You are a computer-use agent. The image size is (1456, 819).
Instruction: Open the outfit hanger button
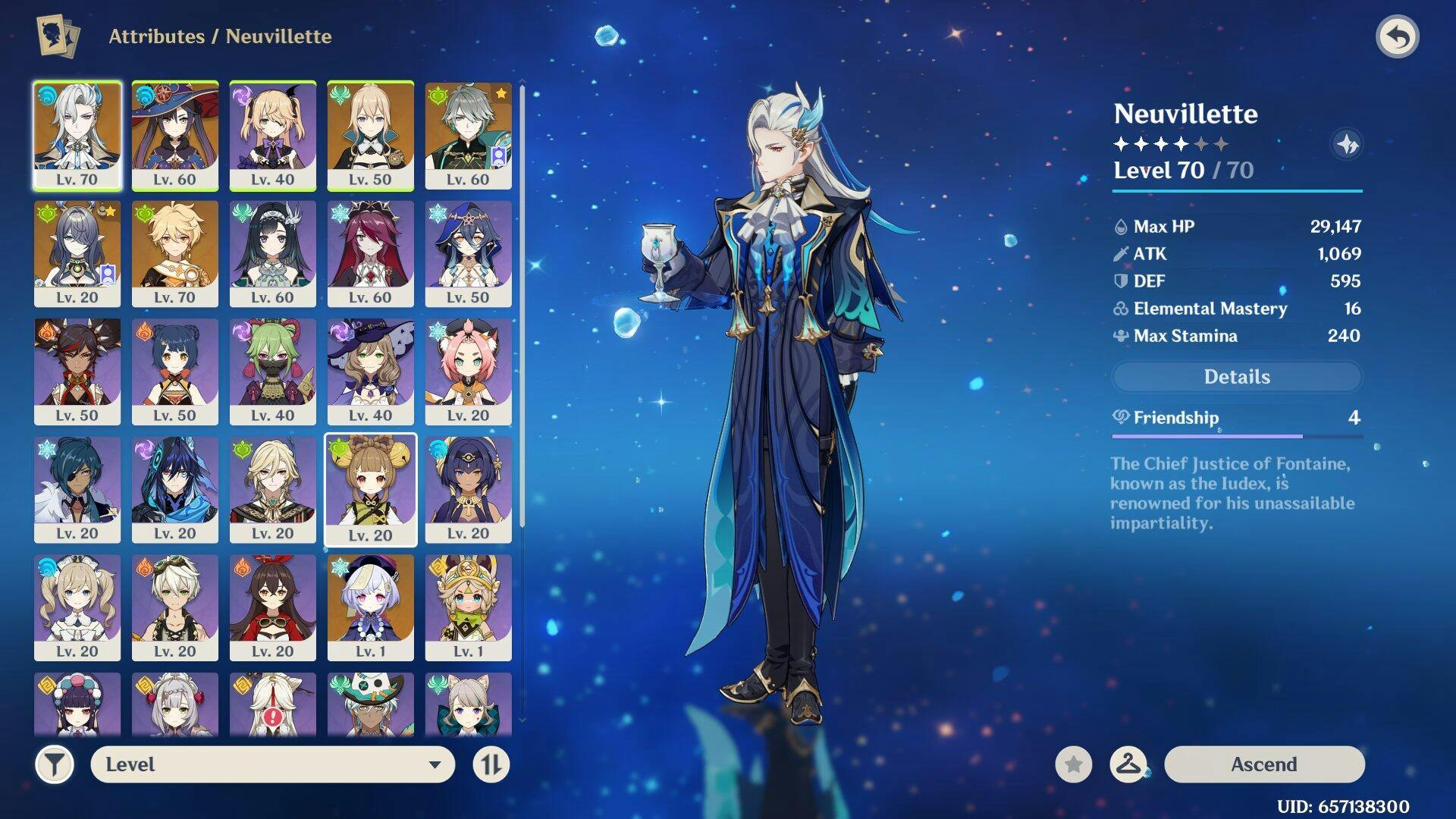(x=1128, y=764)
